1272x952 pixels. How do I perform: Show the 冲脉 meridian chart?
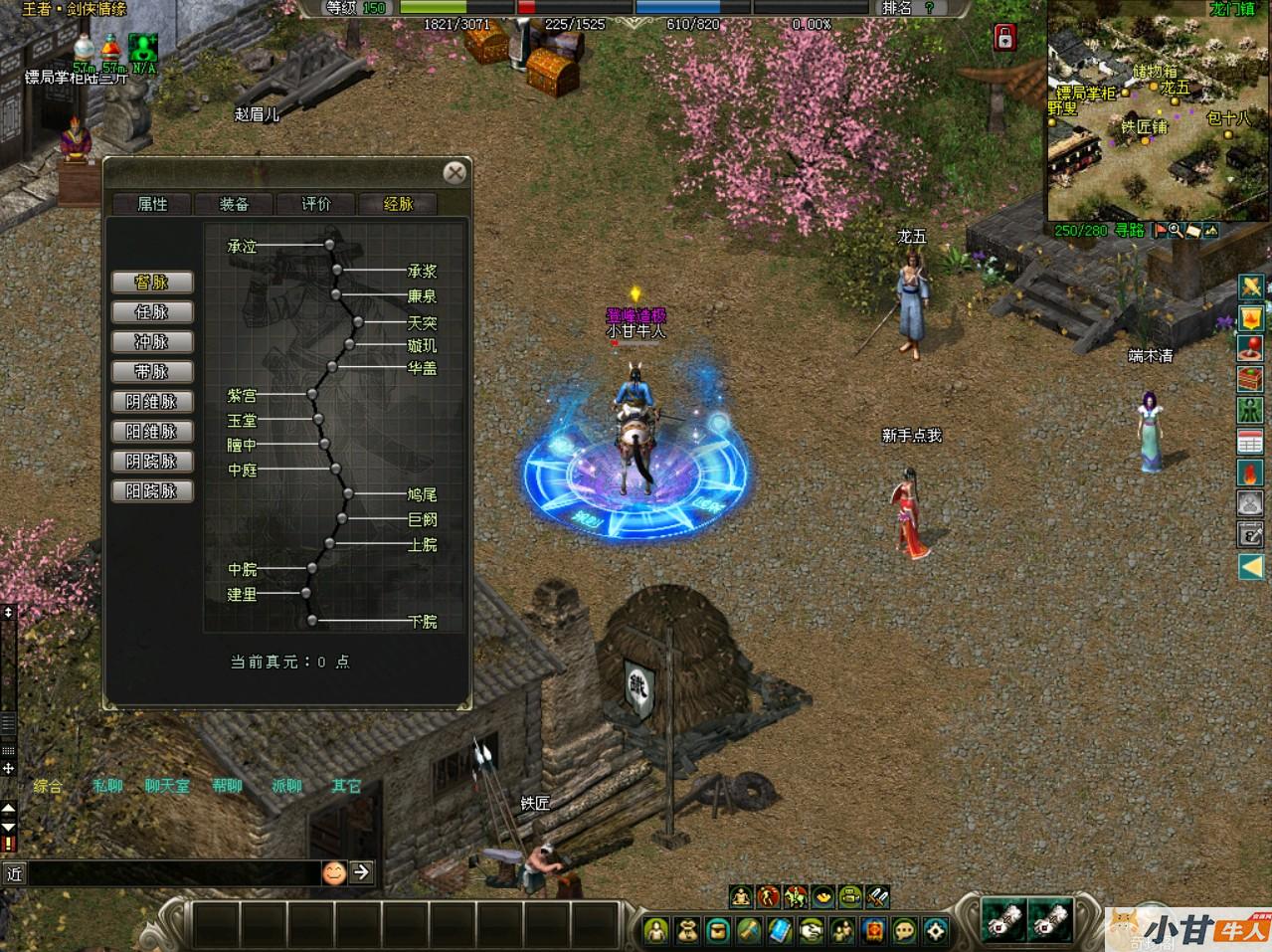point(152,342)
